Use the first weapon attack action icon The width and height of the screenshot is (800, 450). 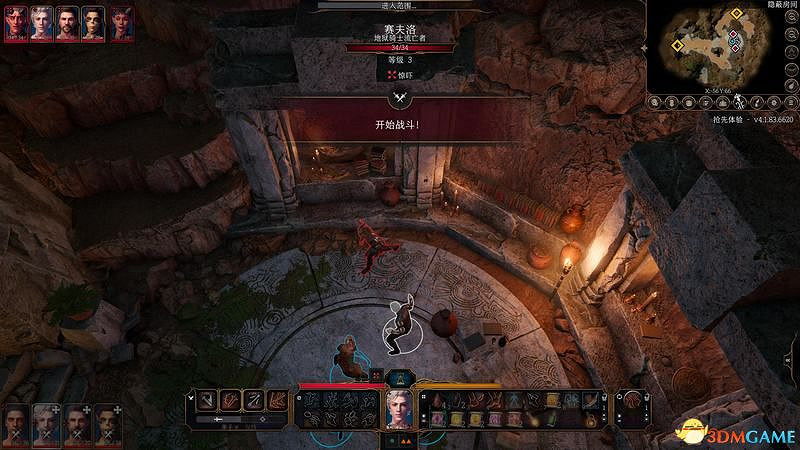204,400
